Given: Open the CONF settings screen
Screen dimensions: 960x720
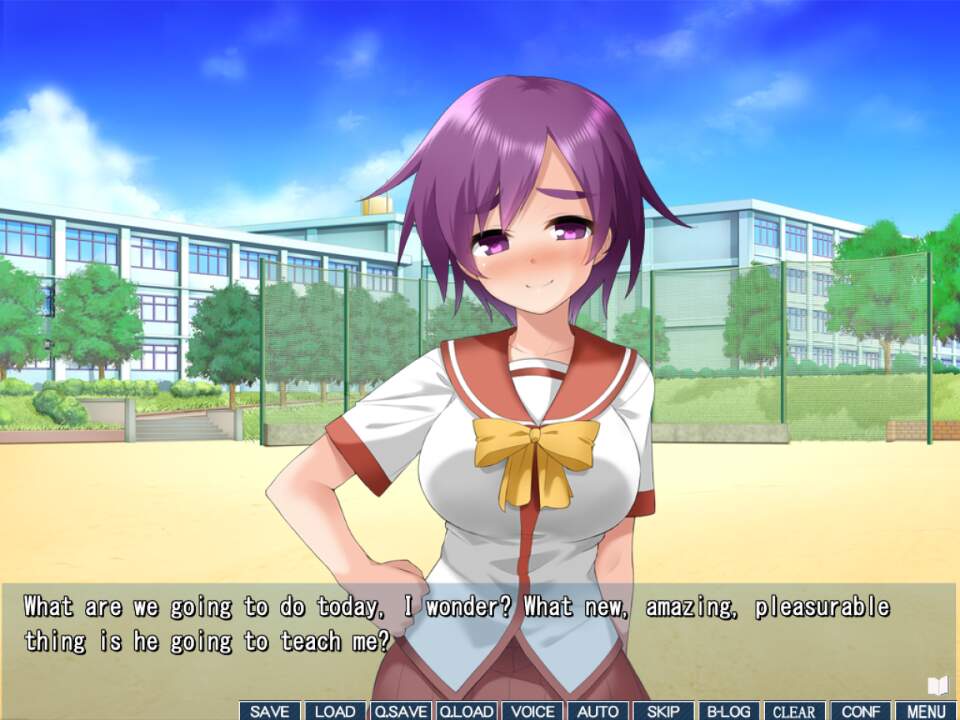Looking at the screenshot, I should 860,711.
